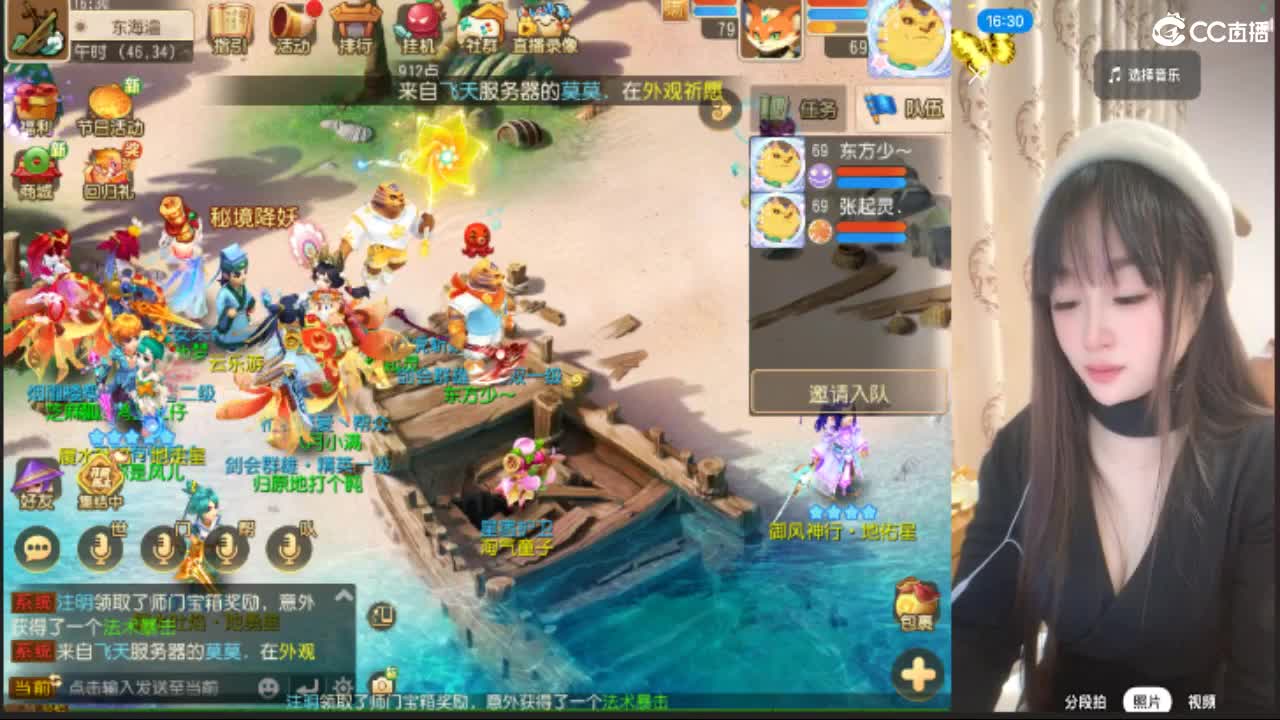Toggle the 世 world channel microphone
Viewport: 1280px width, 720px height.
(x=99, y=548)
